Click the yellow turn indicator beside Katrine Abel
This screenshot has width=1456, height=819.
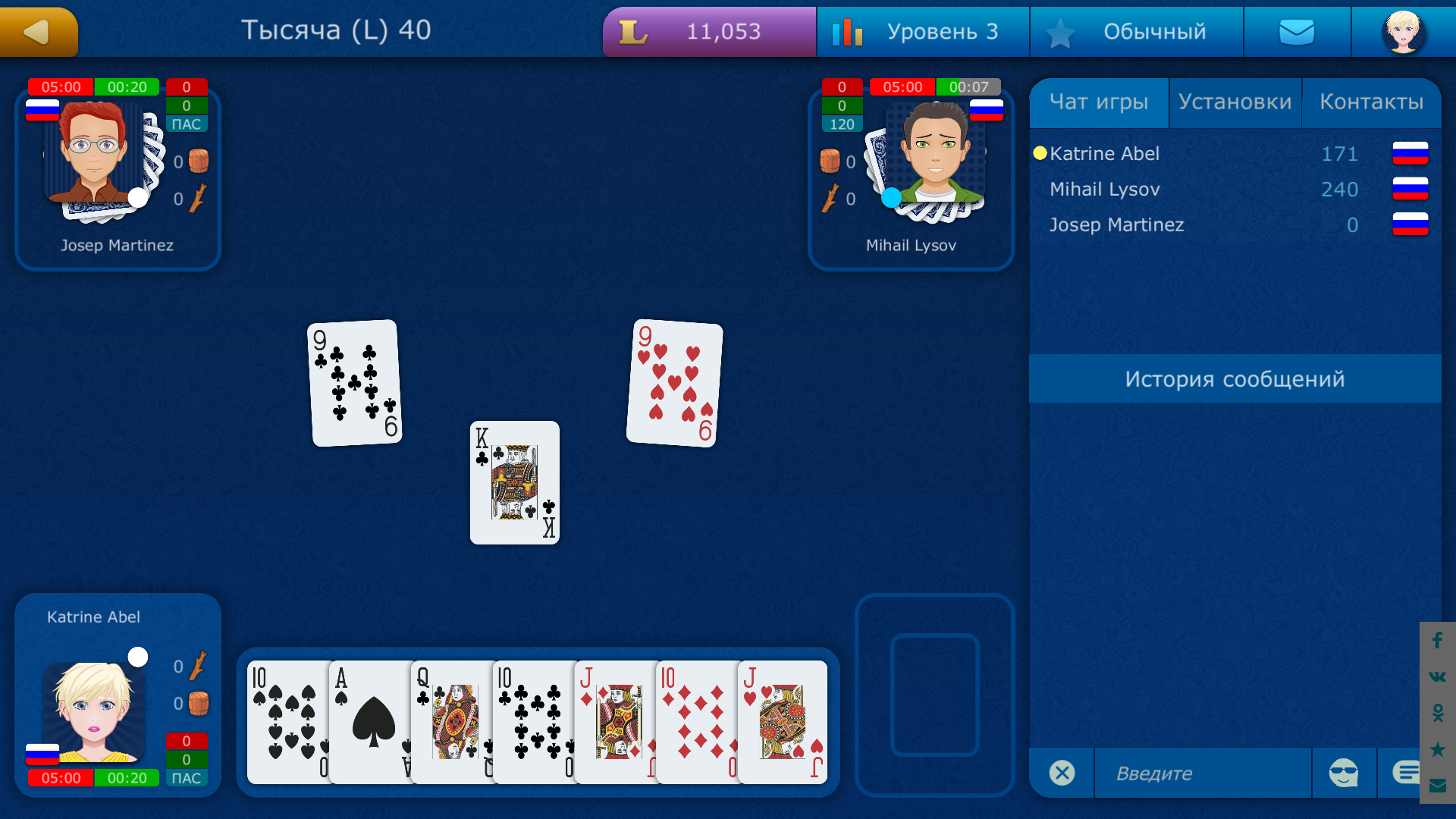coord(1040,153)
